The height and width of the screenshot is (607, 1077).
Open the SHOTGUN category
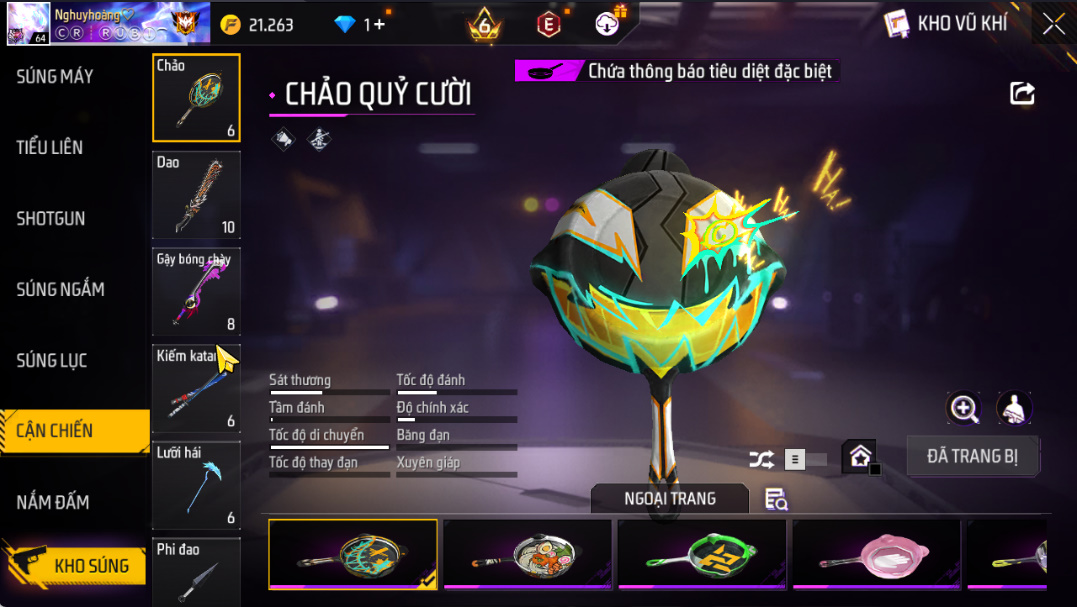pos(51,218)
